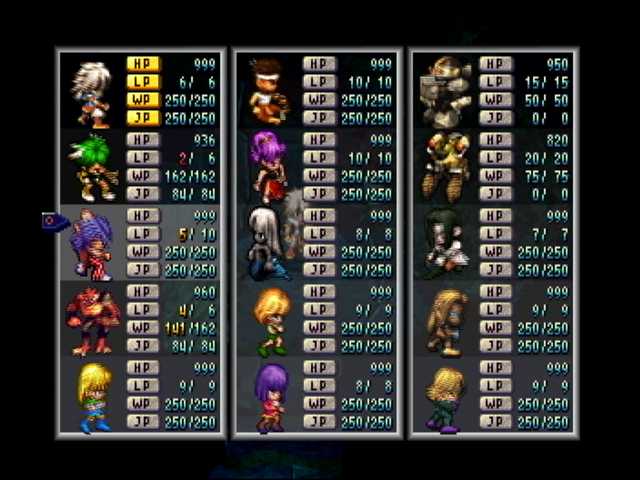640x480 pixels.
Task: Select the white-haired character at the top
Action: pos(92,90)
